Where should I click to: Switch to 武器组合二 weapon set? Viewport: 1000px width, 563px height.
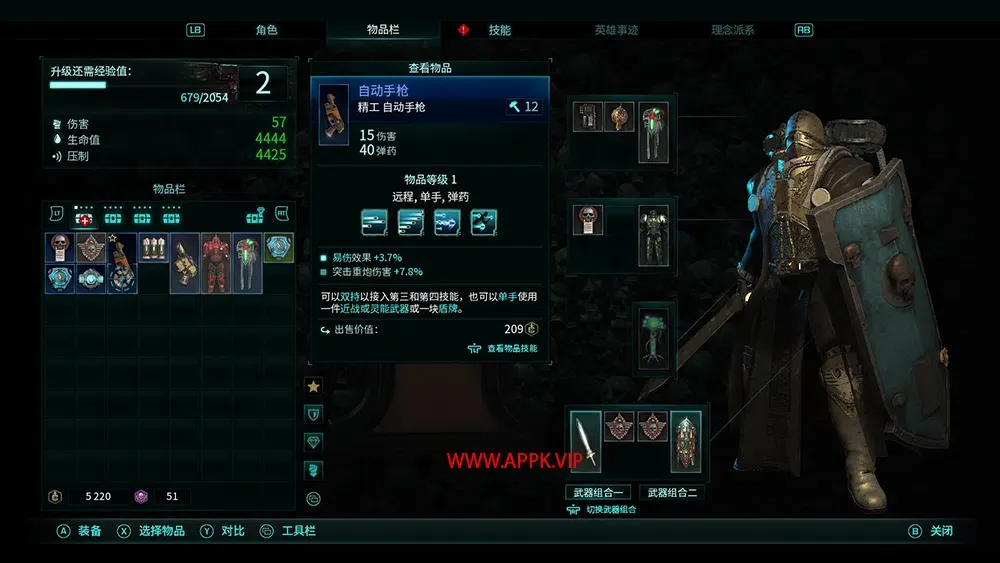(x=671, y=492)
